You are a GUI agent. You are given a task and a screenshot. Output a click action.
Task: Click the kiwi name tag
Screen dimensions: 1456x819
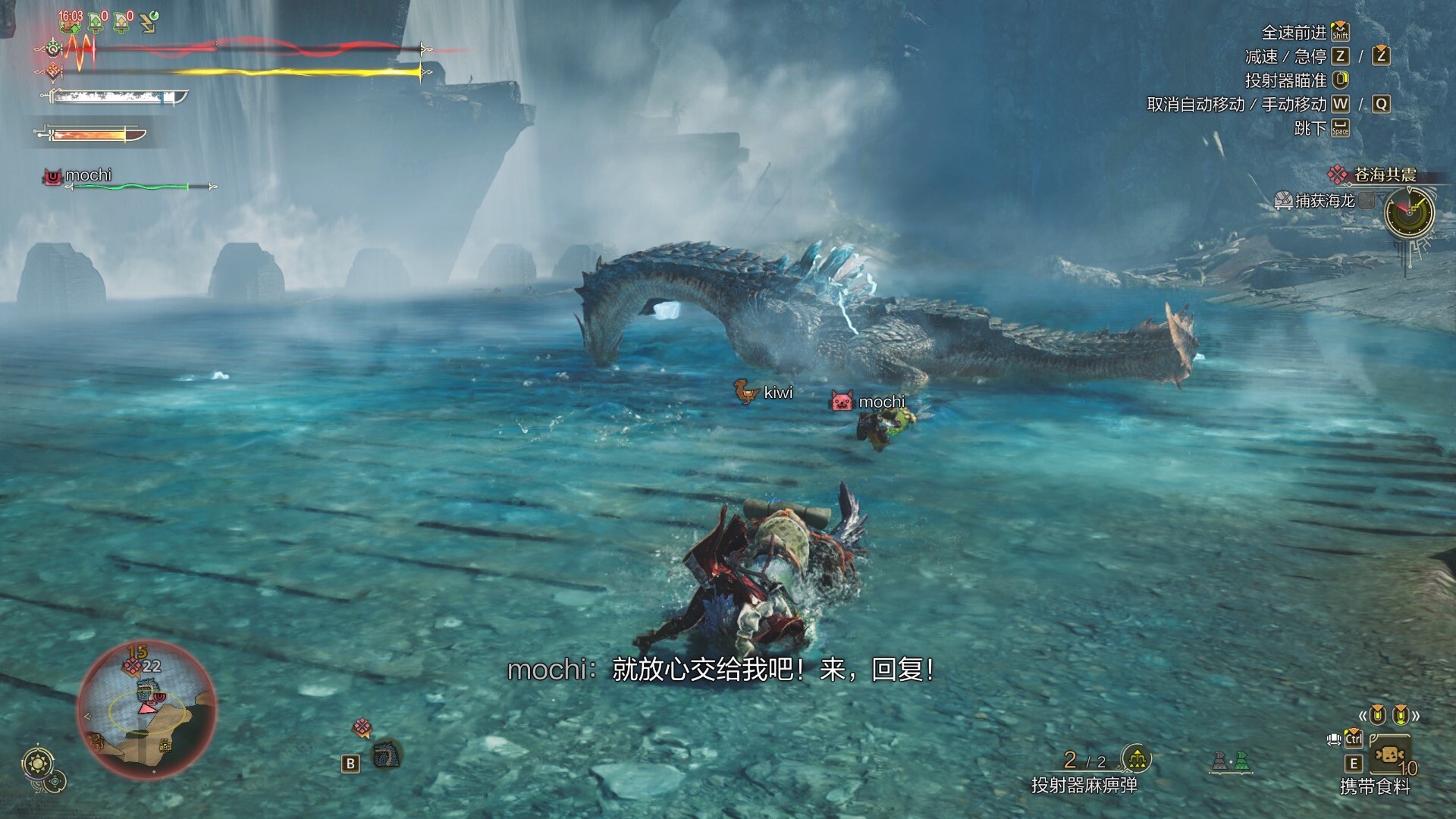777,393
